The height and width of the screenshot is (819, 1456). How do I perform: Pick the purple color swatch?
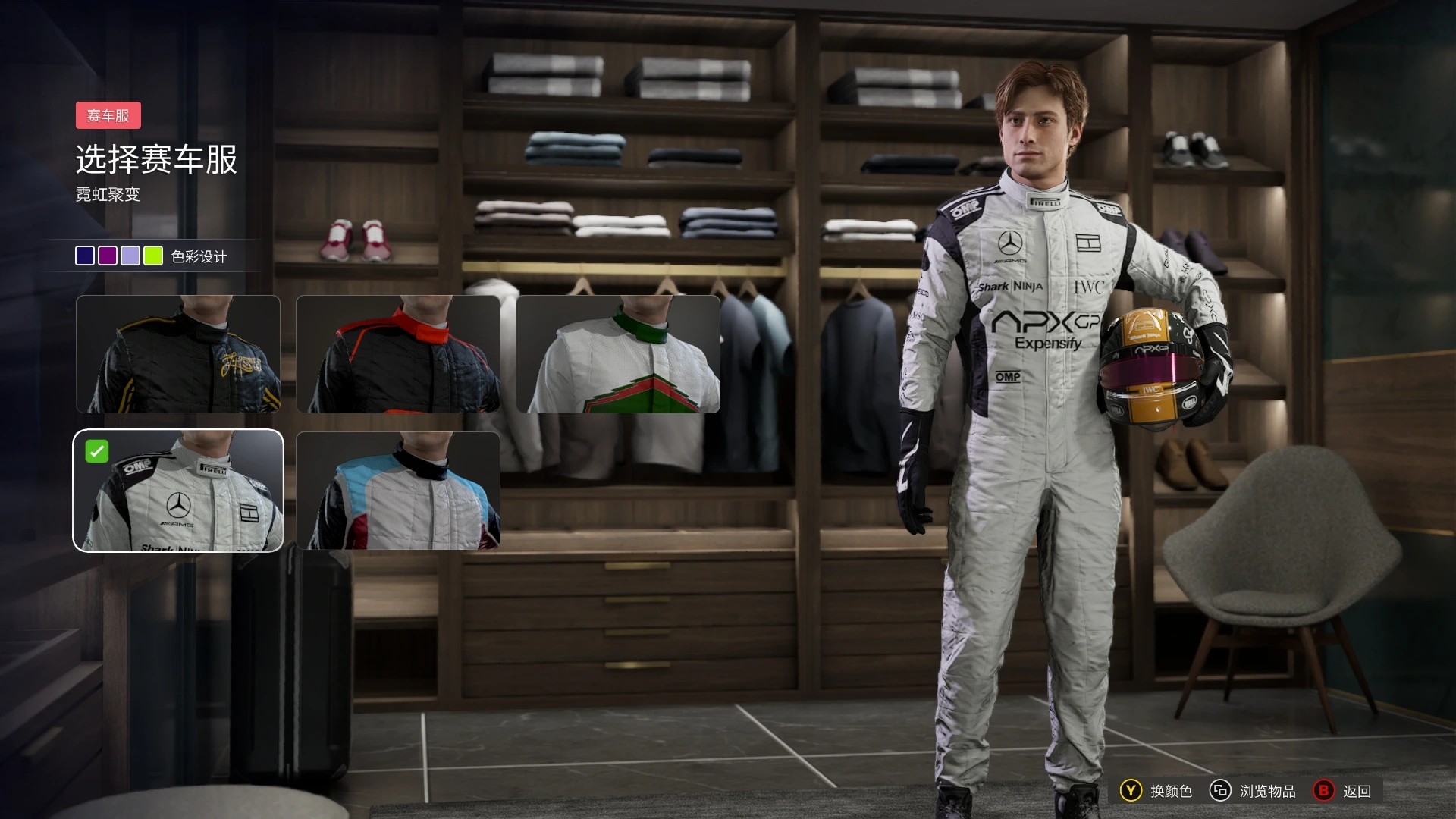pos(108,256)
